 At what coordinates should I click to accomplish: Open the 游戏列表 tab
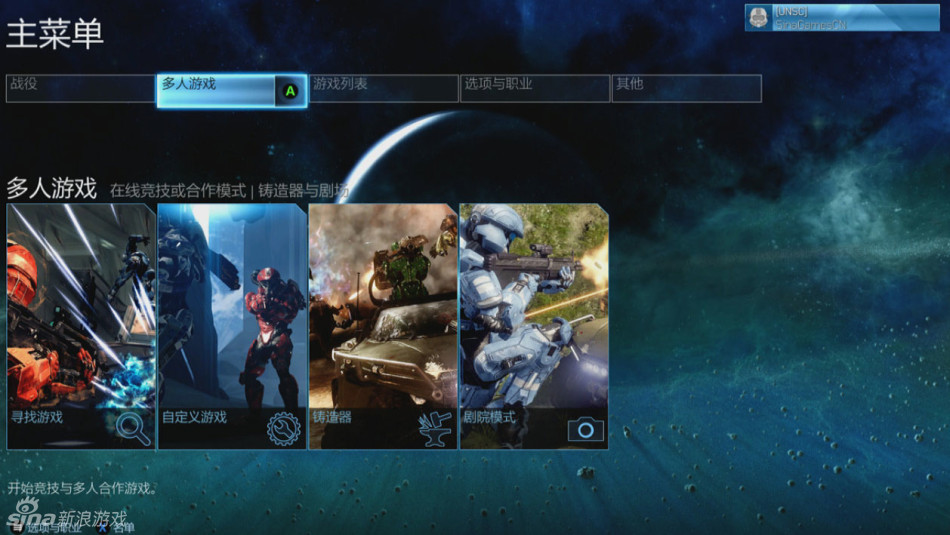click(383, 88)
